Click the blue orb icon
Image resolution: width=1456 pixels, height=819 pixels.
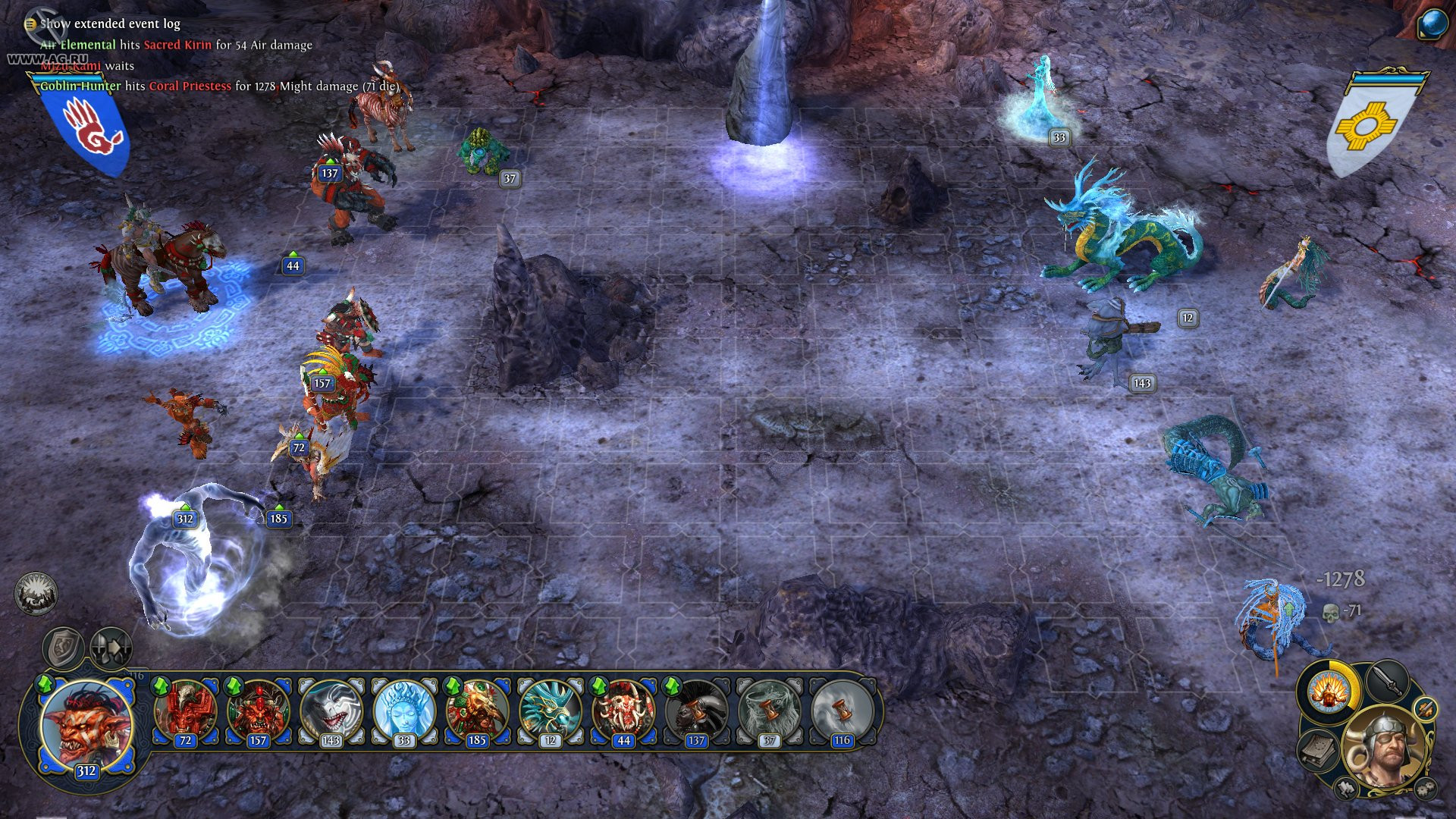pyautogui.click(x=1432, y=24)
